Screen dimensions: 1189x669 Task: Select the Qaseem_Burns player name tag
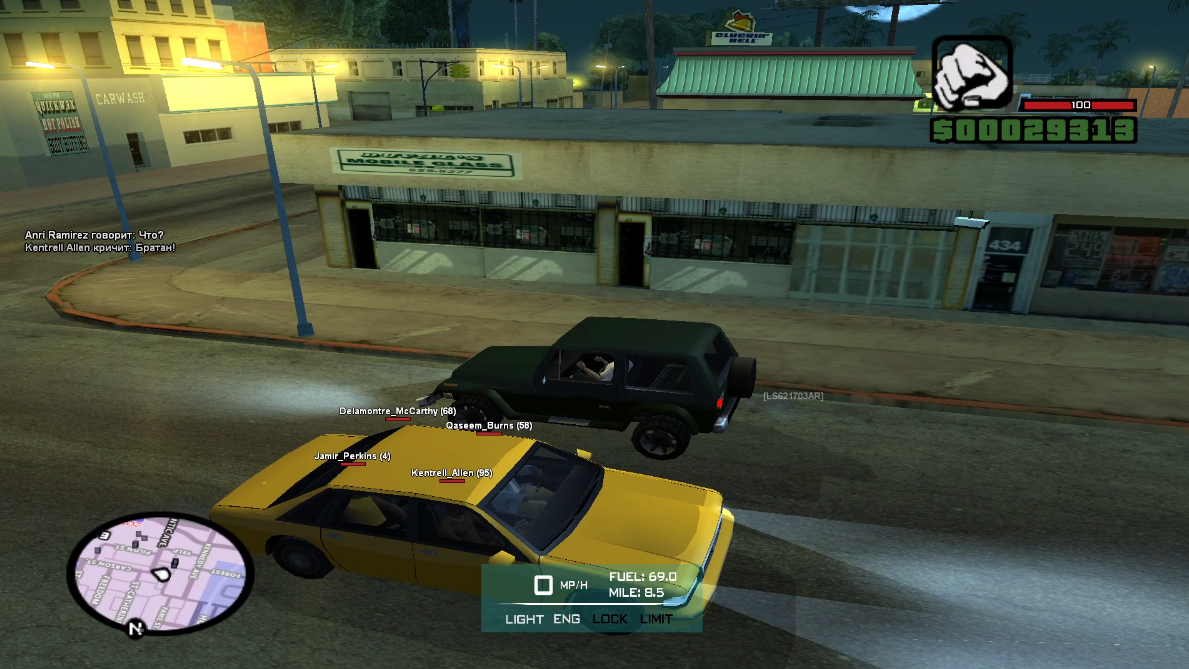click(488, 426)
